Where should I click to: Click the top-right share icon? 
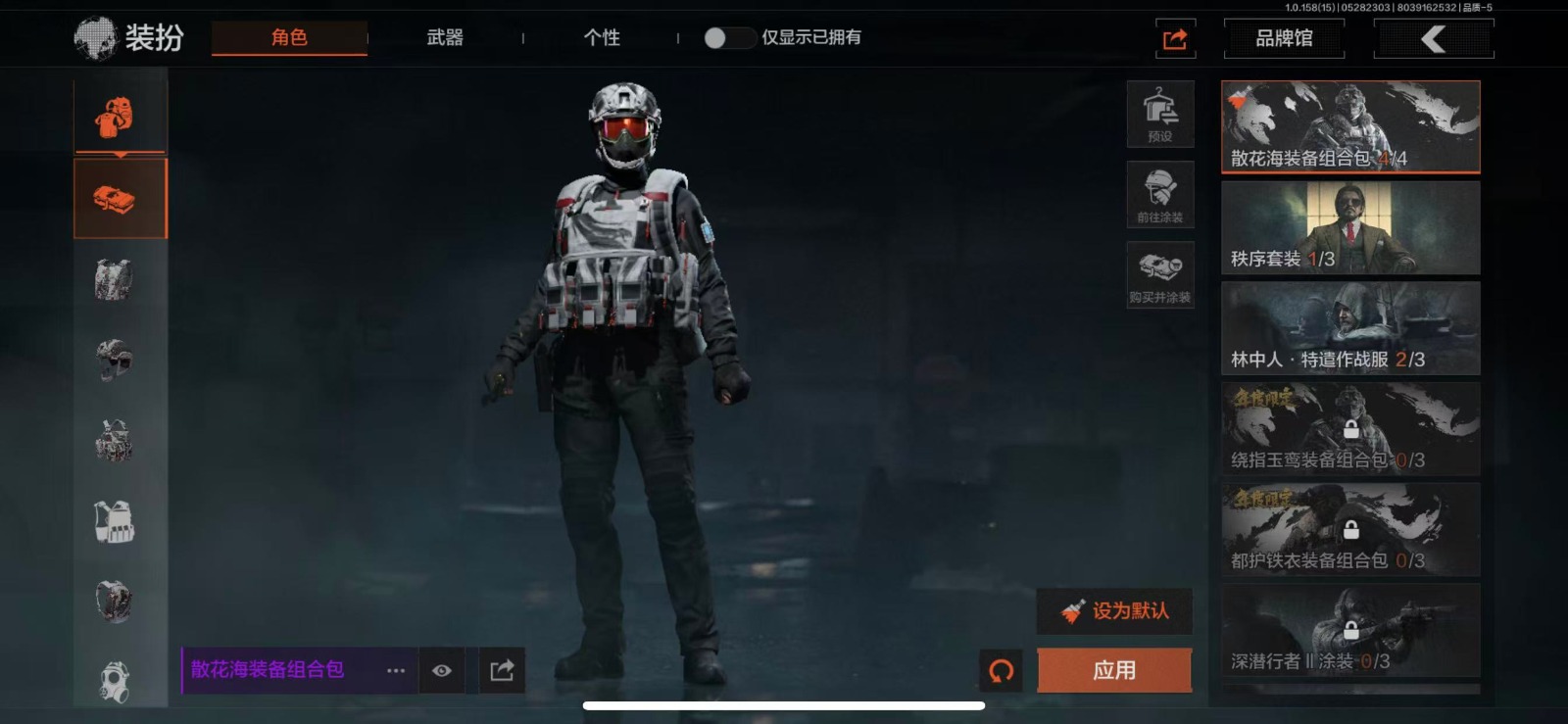point(1175,39)
